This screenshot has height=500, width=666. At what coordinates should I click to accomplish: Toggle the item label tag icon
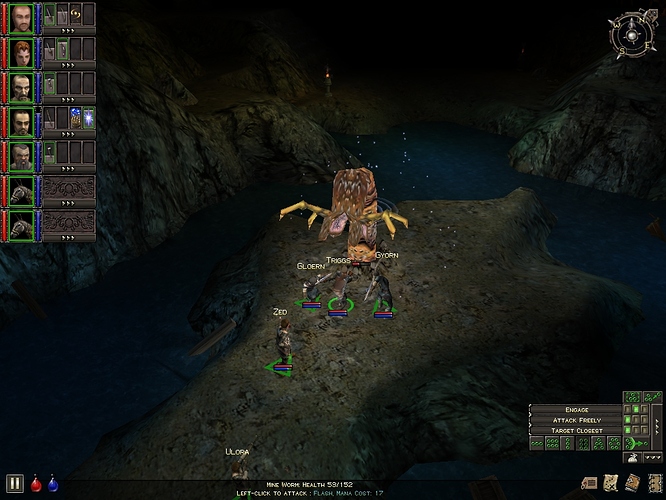pyautogui.click(x=588, y=484)
